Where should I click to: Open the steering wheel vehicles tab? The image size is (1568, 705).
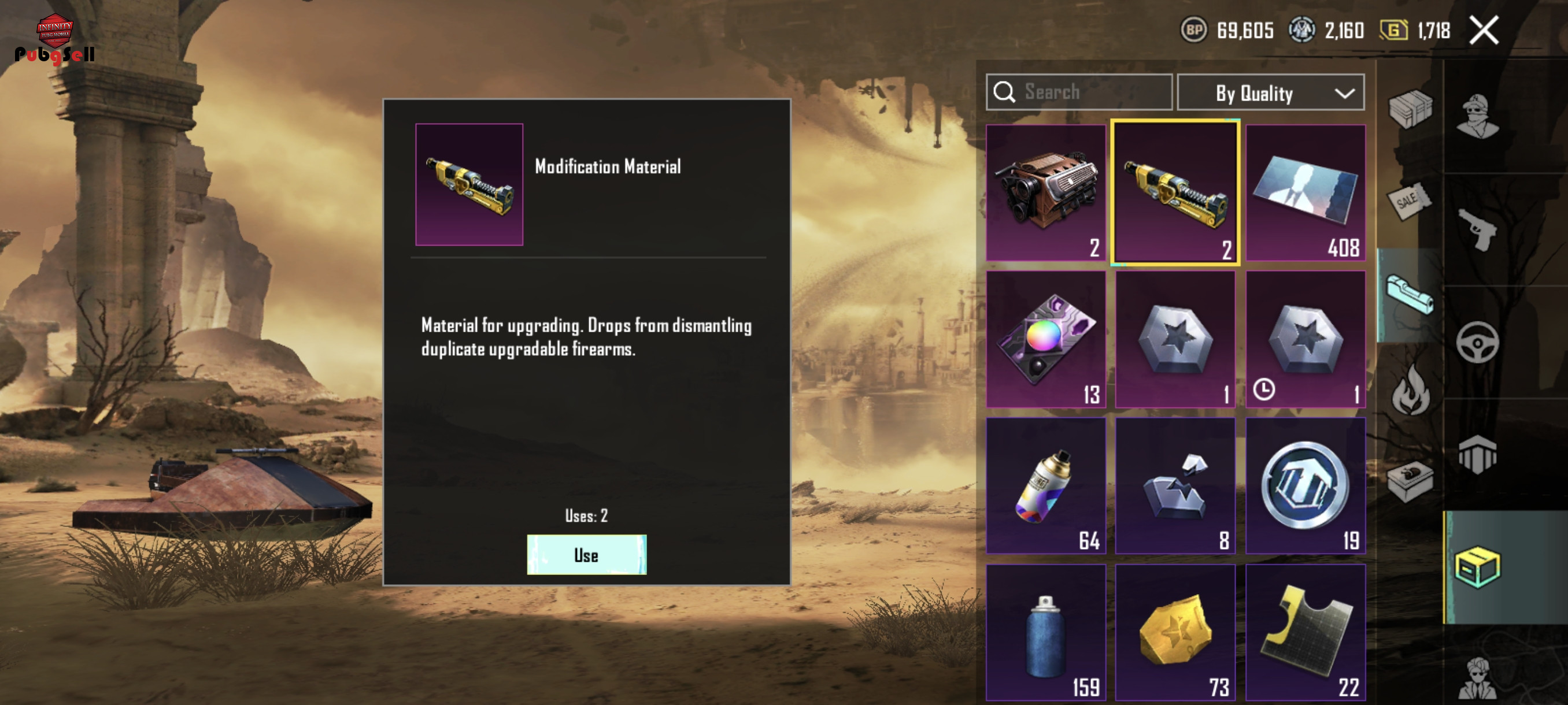1477,343
